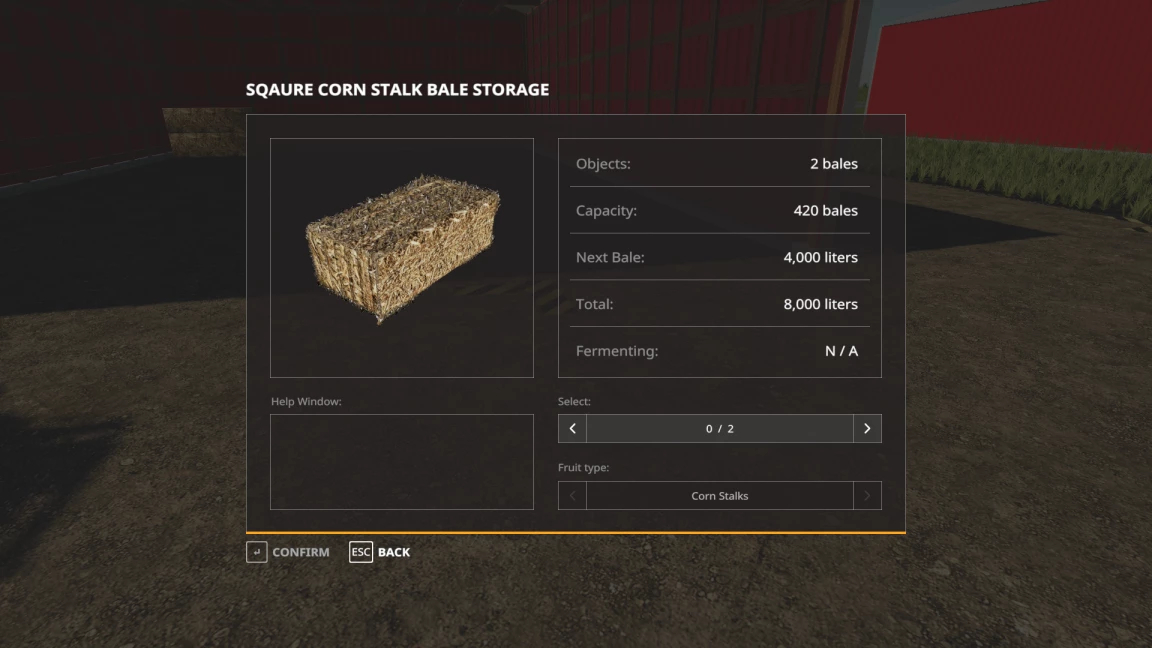This screenshot has width=1152, height=648.
Task: Decrease the bale selection with left arrow
Action: pyautogui.click(x=572, y=429)
